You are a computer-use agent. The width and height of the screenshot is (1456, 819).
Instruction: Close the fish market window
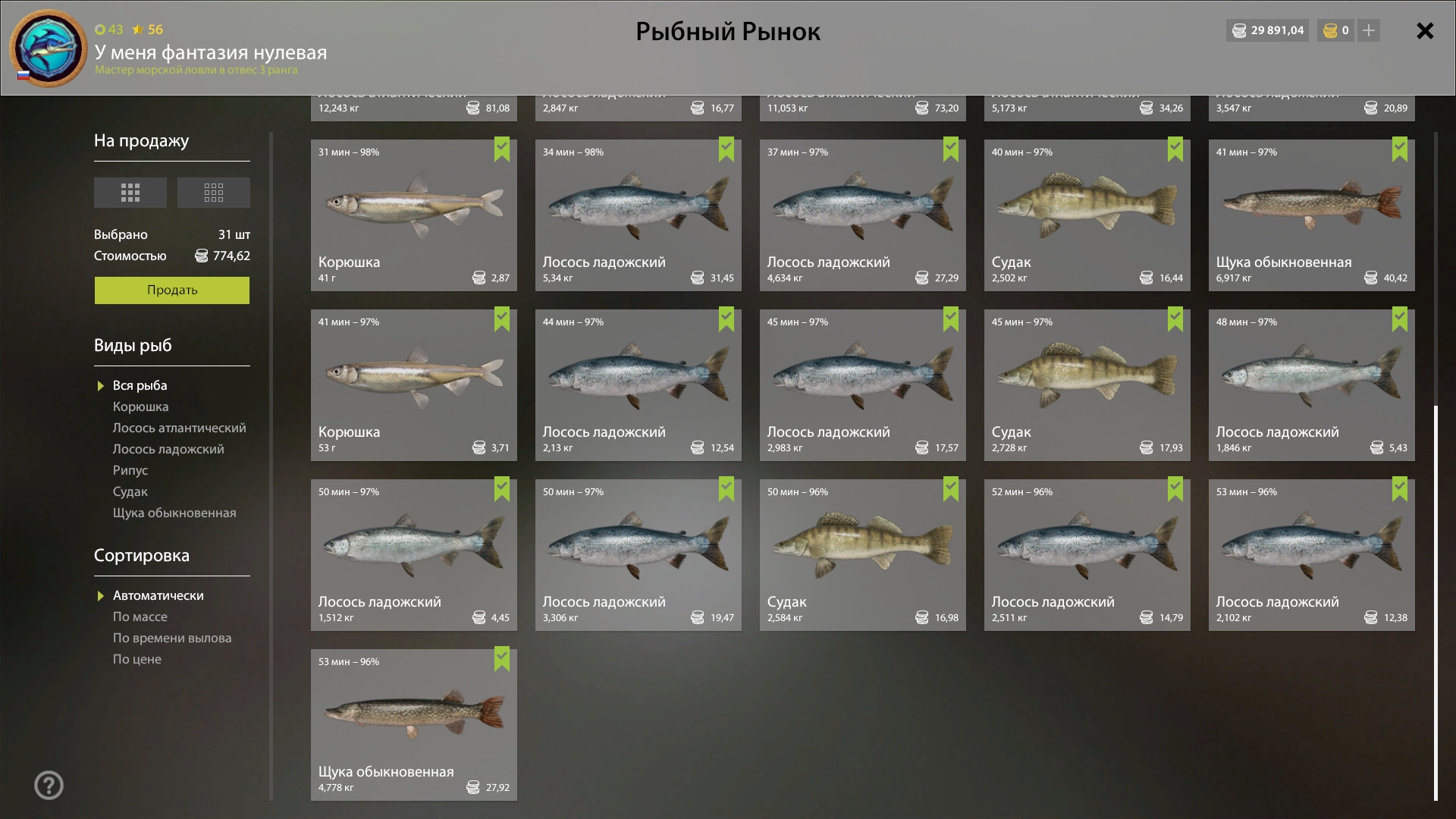(x=1425, y=31)
